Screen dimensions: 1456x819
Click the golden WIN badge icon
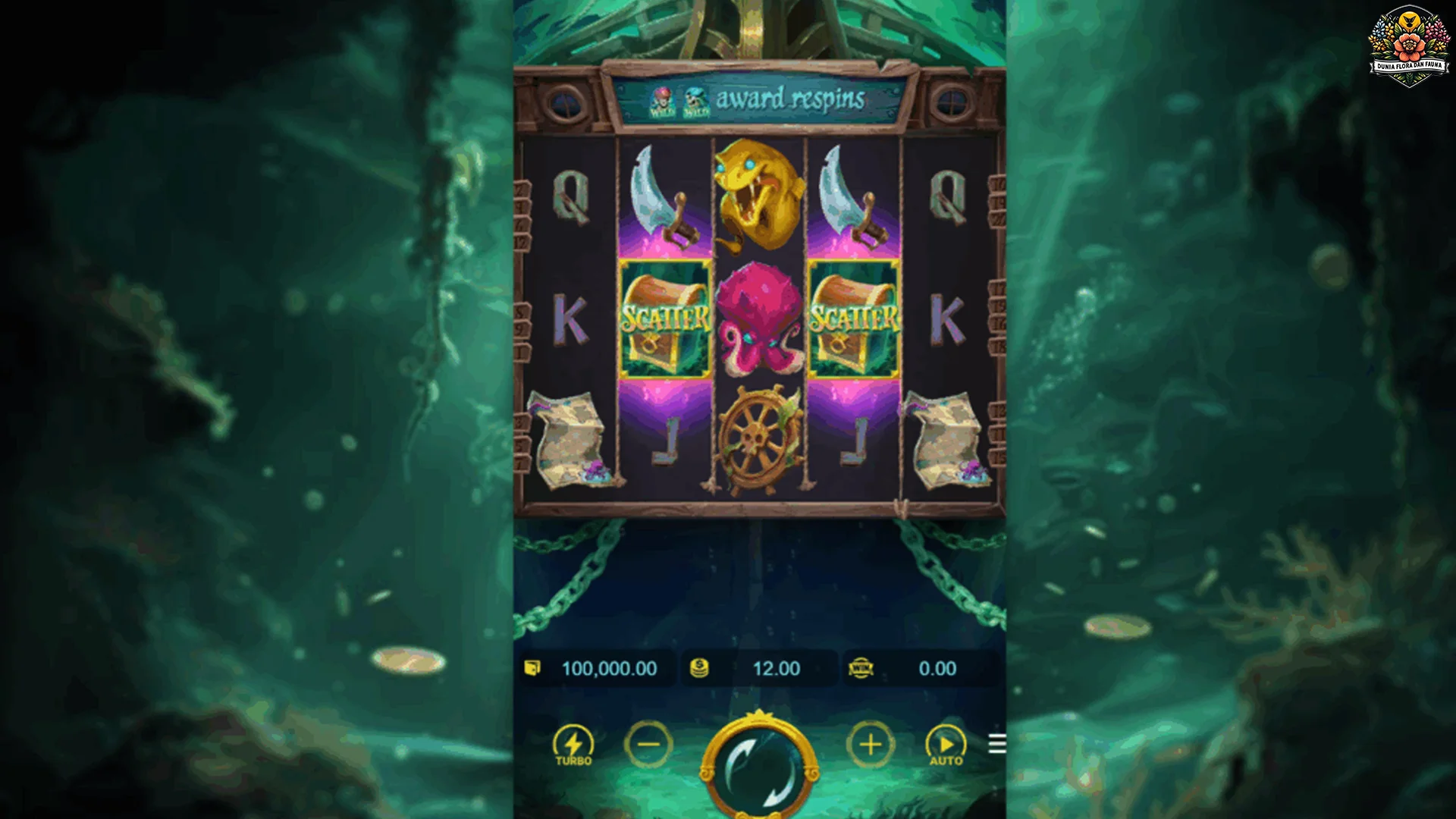[x=861, y=668]
